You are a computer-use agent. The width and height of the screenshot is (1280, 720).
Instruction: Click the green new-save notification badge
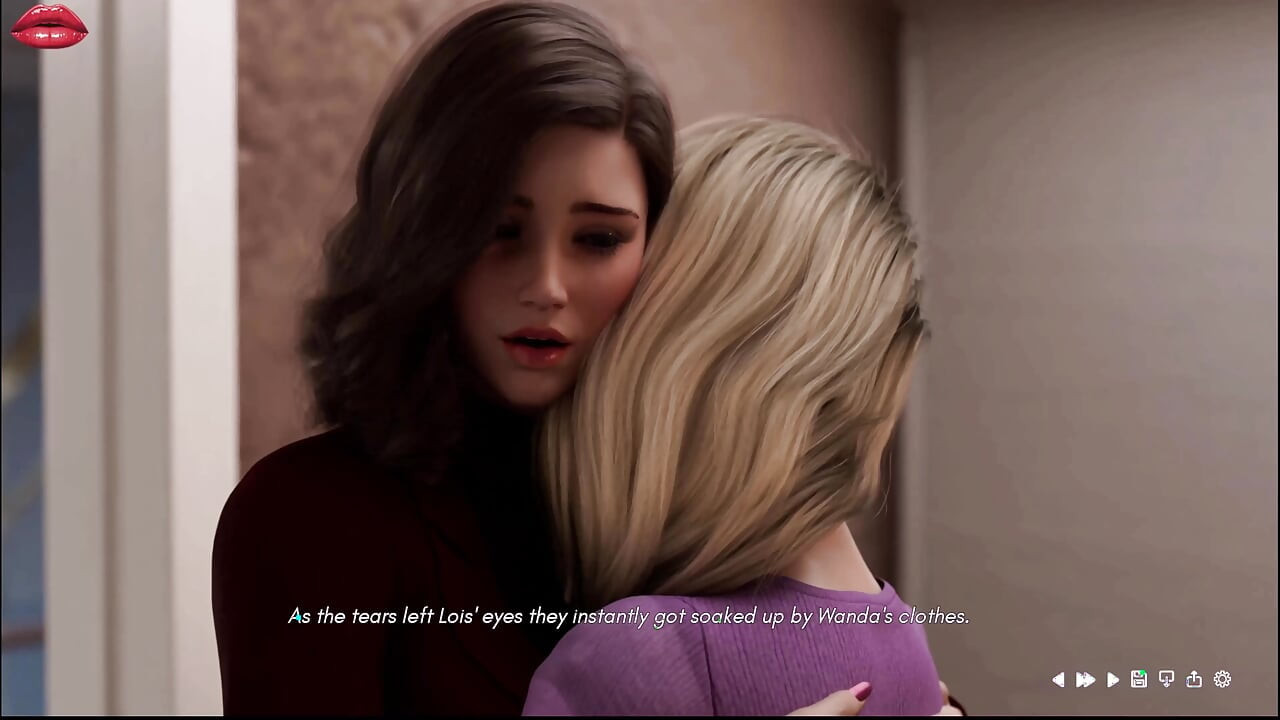click(1142, 672)
